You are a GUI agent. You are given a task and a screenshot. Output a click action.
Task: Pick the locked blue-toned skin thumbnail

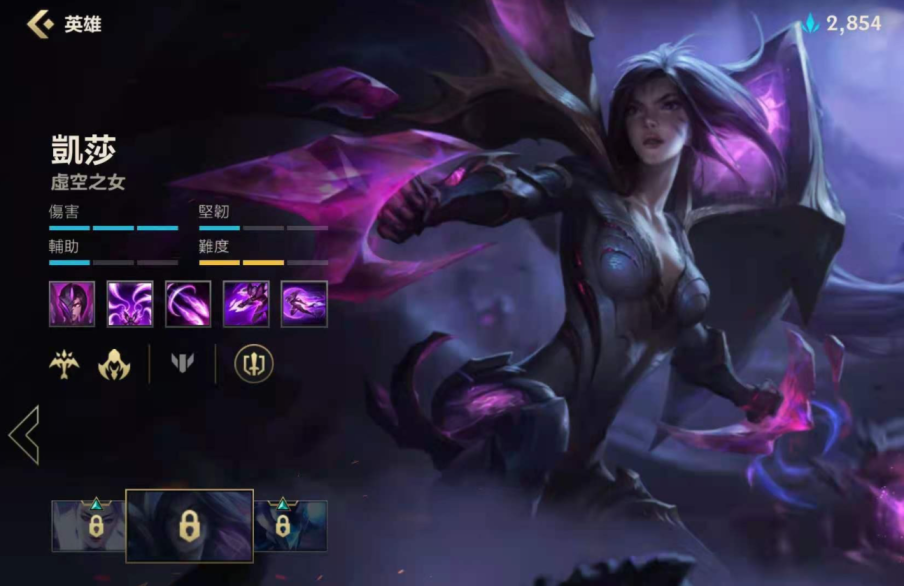tap(290, 526)
